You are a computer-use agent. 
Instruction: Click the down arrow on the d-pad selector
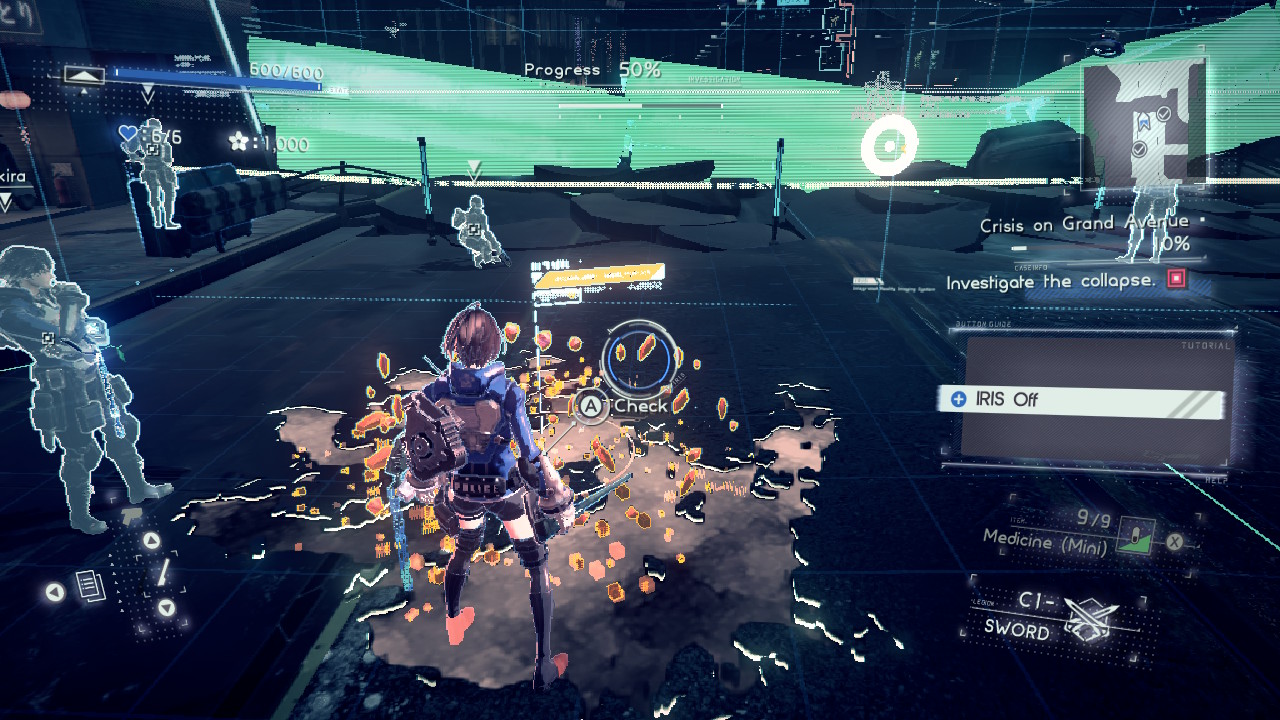click(x=165, y=607)
